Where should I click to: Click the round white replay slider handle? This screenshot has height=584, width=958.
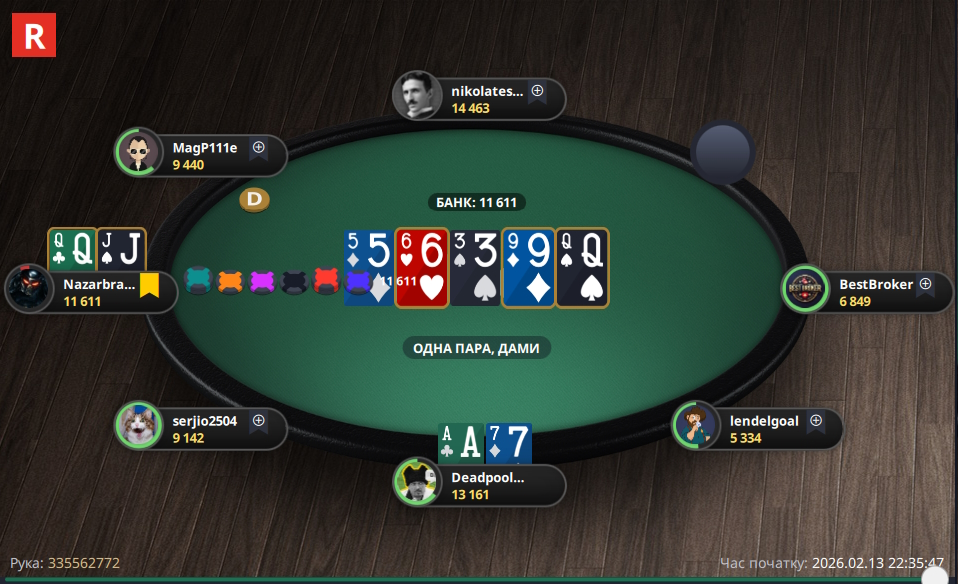tap(934, 577)
